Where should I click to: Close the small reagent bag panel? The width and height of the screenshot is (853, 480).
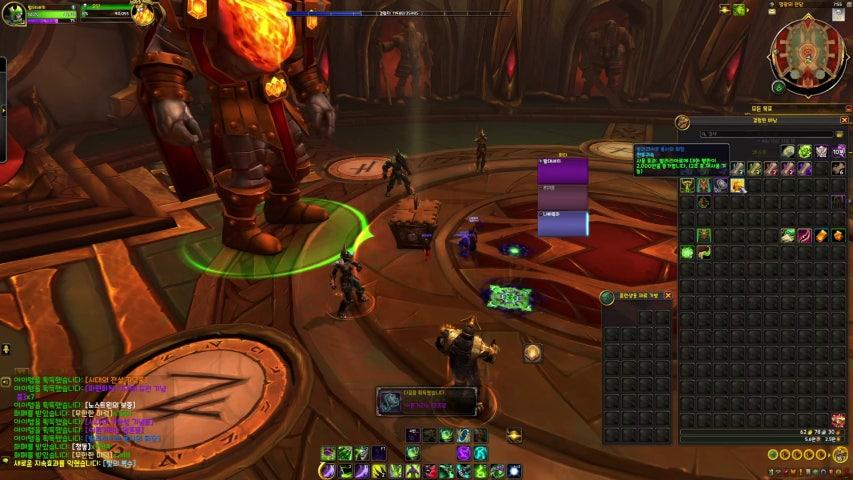668,296
